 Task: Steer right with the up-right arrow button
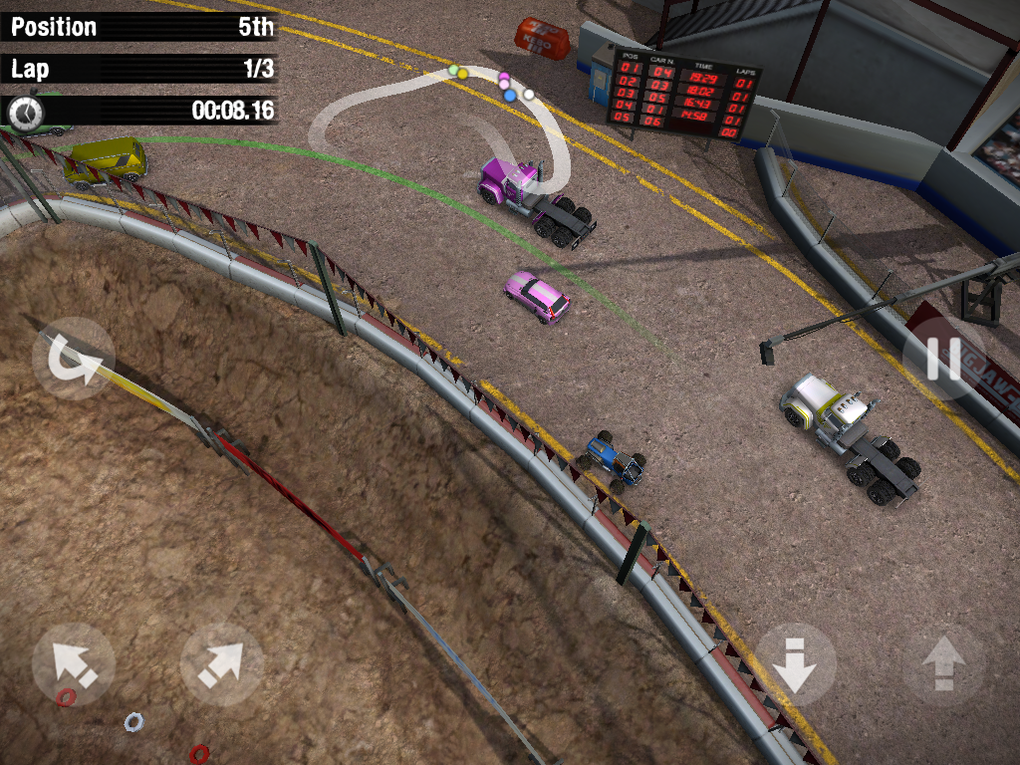(221, 664)
